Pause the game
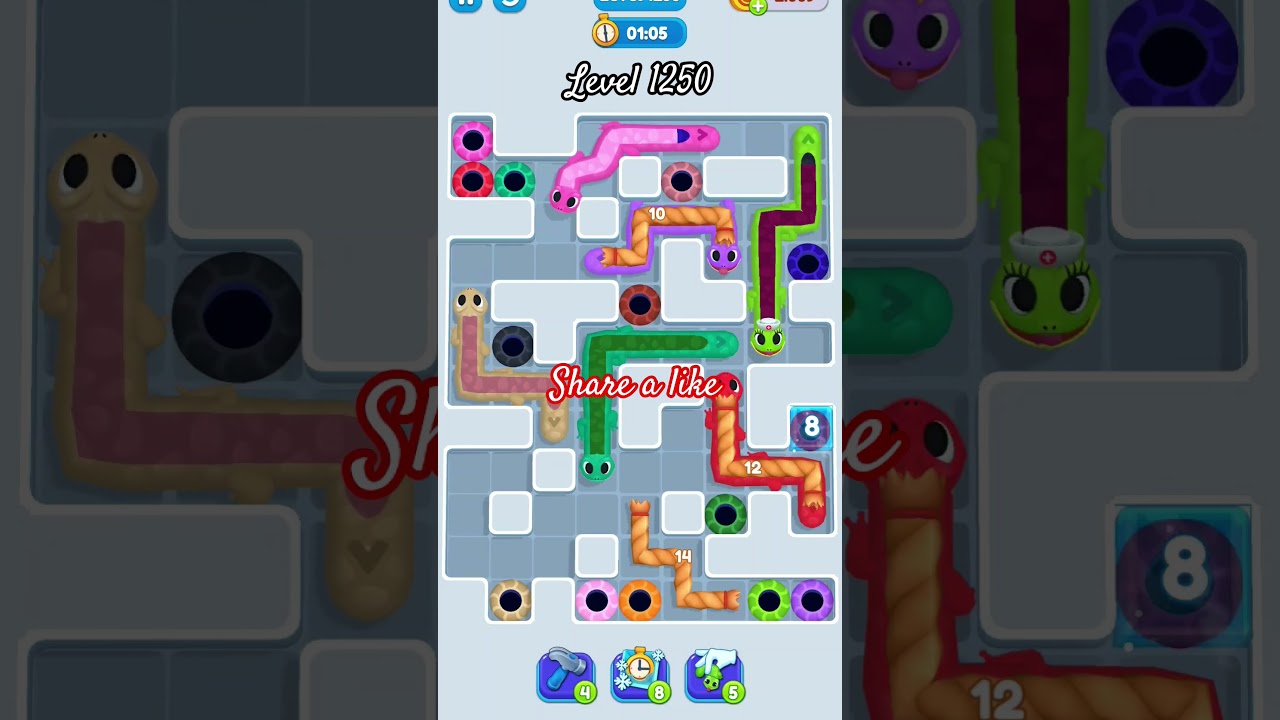Viewport: 1280px width, 720px height. click(466, 5)
